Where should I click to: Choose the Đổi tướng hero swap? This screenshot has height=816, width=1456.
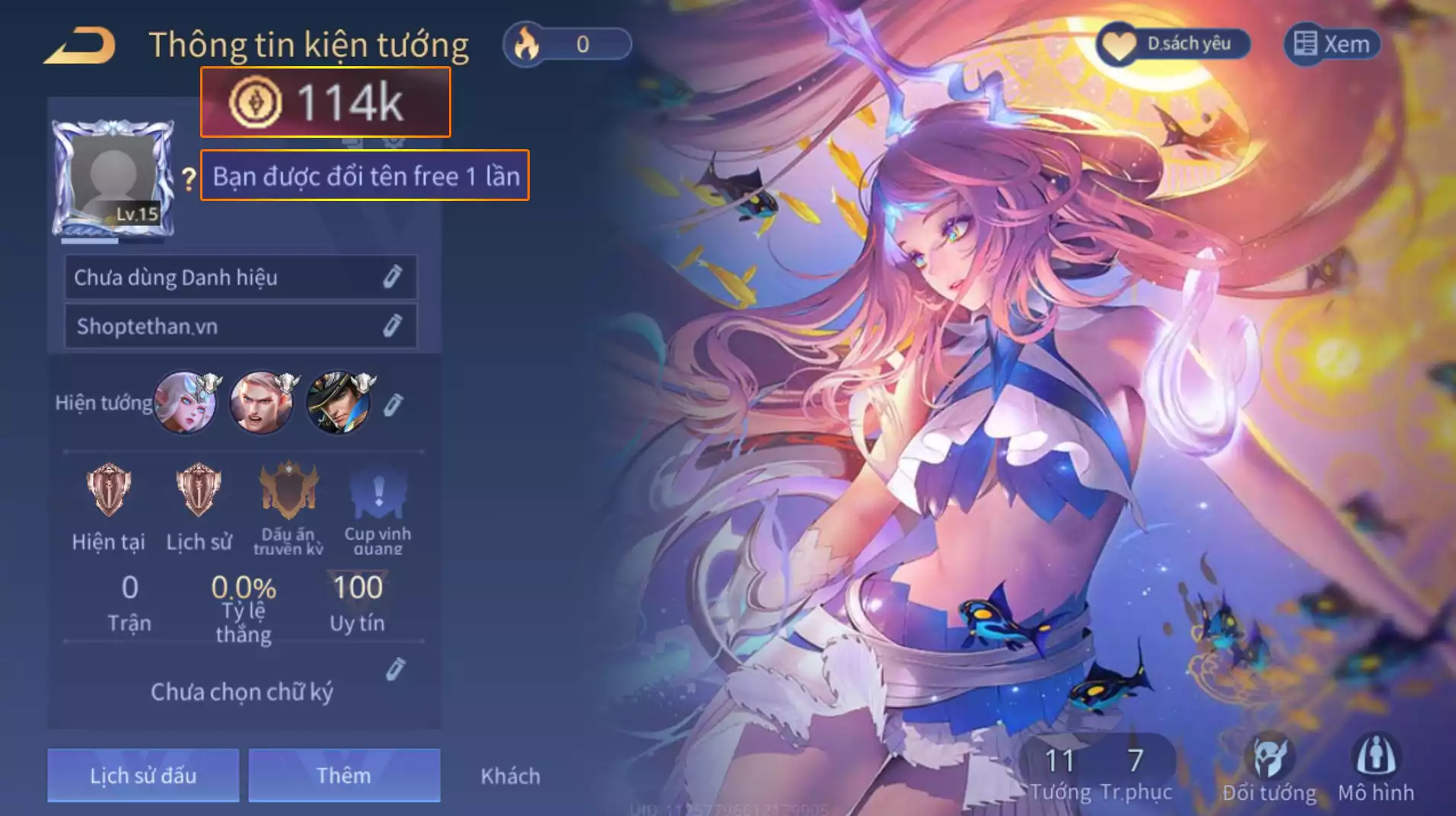1269,769
